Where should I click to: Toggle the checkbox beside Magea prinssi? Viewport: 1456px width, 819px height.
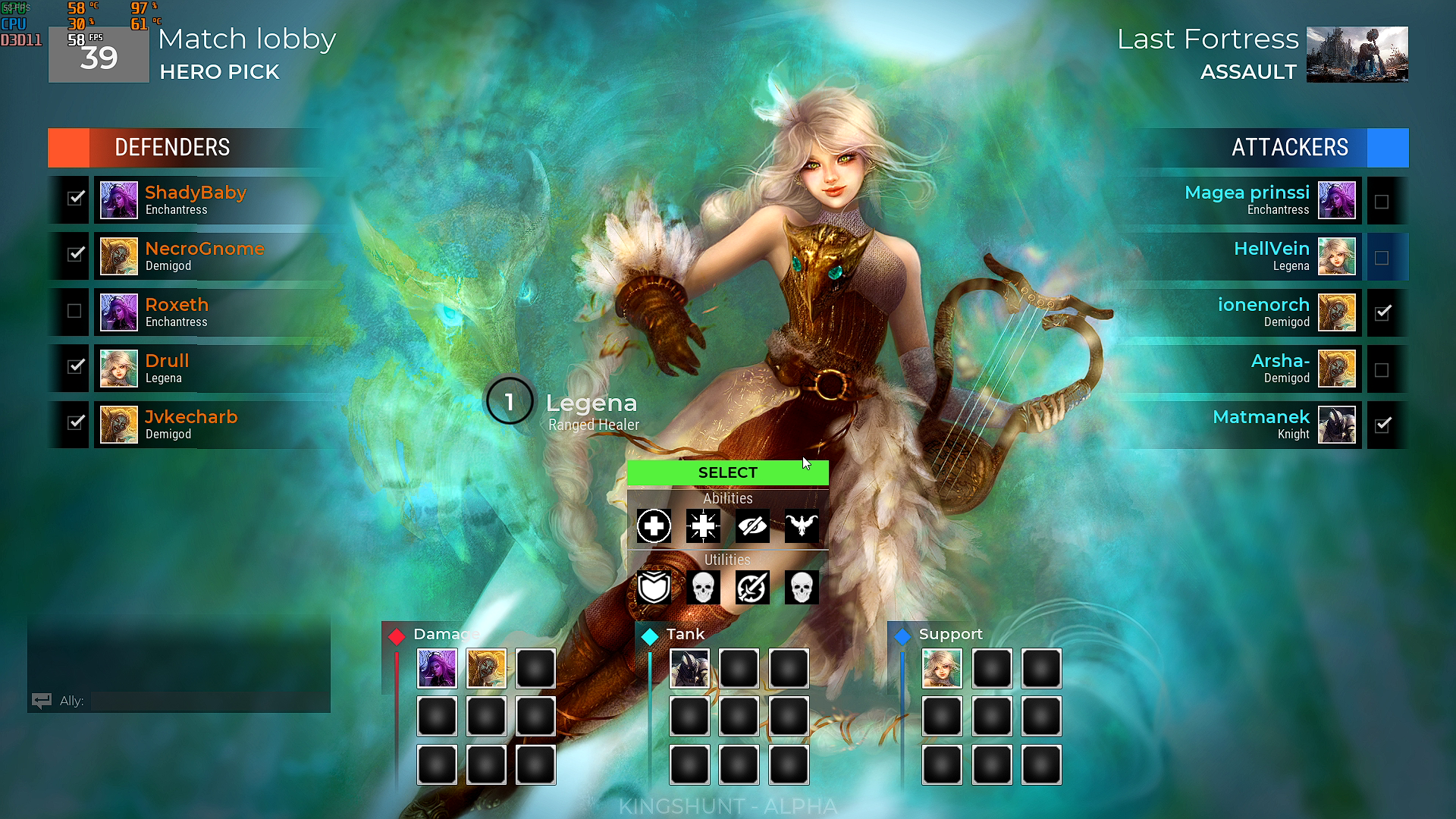[x=1382, y=202]
